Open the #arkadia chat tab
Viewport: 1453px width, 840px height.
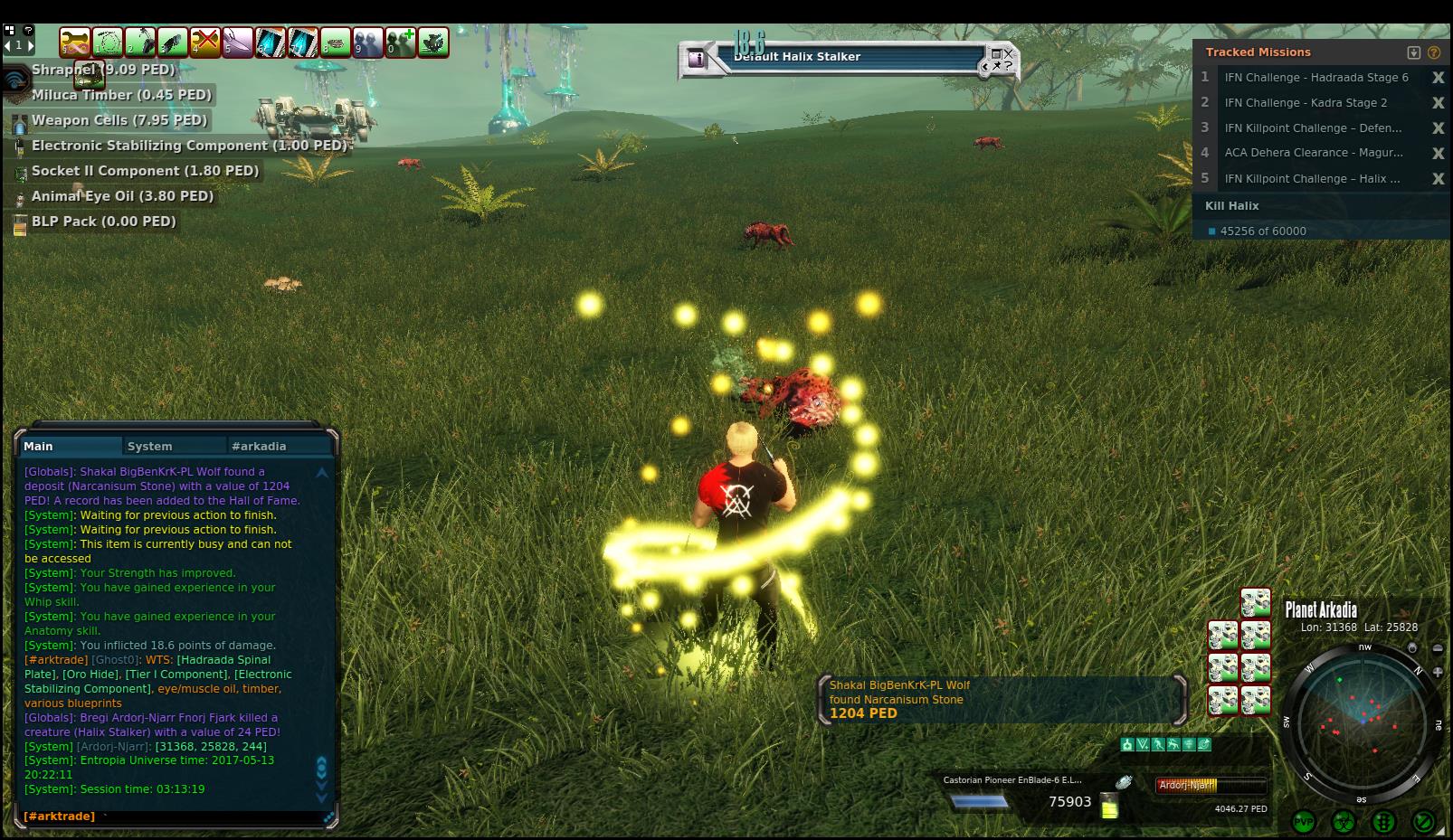pyautogui.click(x=259, y=446)
